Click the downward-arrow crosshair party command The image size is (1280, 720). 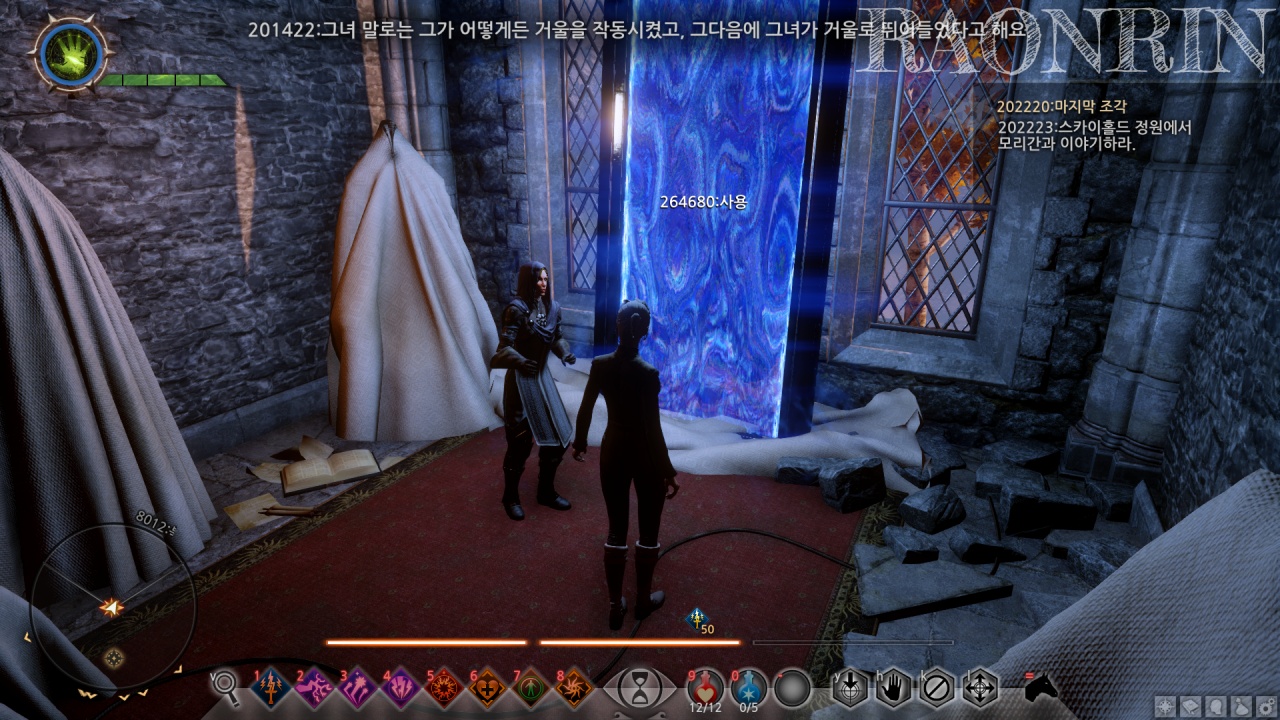tap(849, 687)
